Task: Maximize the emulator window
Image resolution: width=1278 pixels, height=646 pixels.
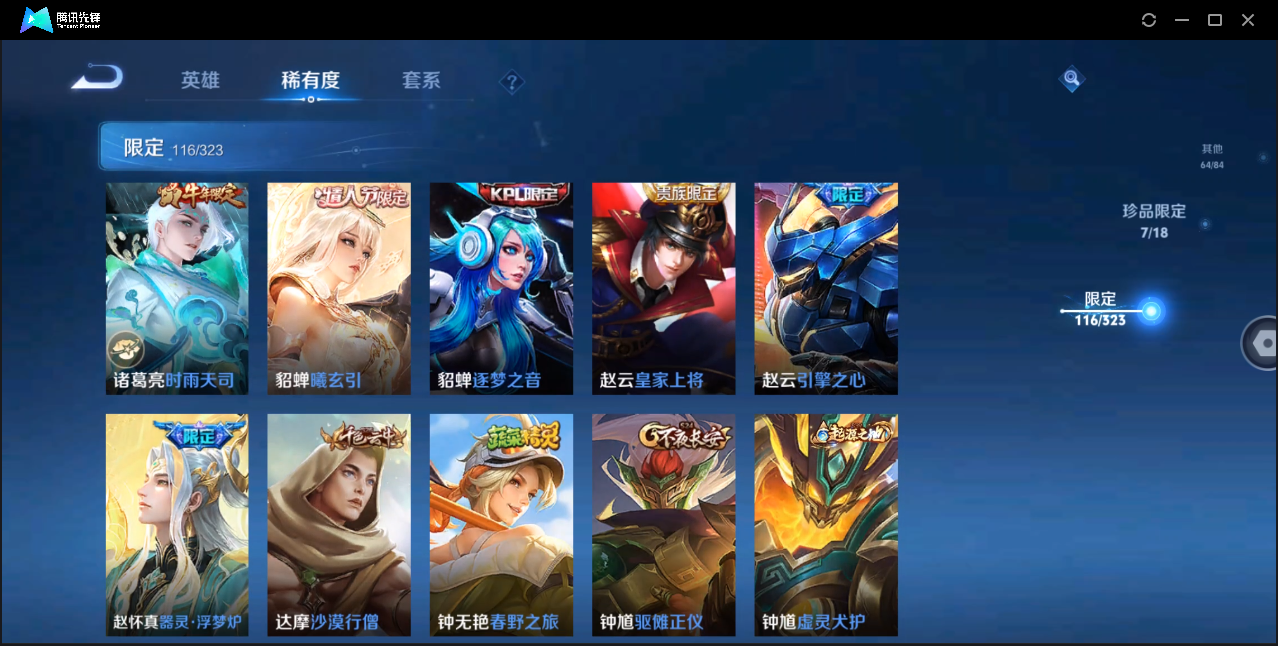Action: click(1215, 20)
